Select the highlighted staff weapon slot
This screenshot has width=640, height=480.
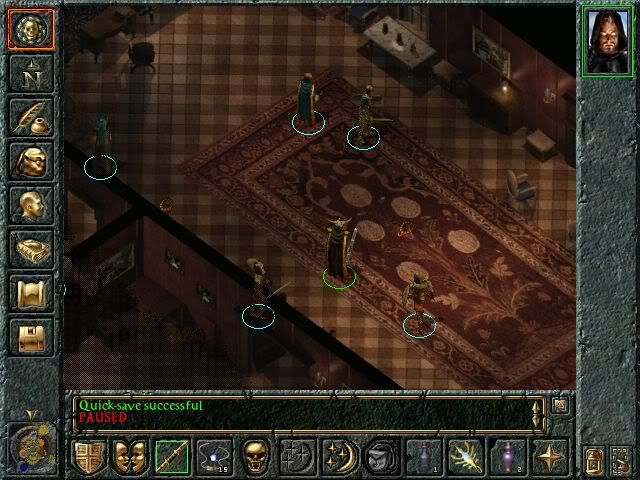tap(171, 456)
